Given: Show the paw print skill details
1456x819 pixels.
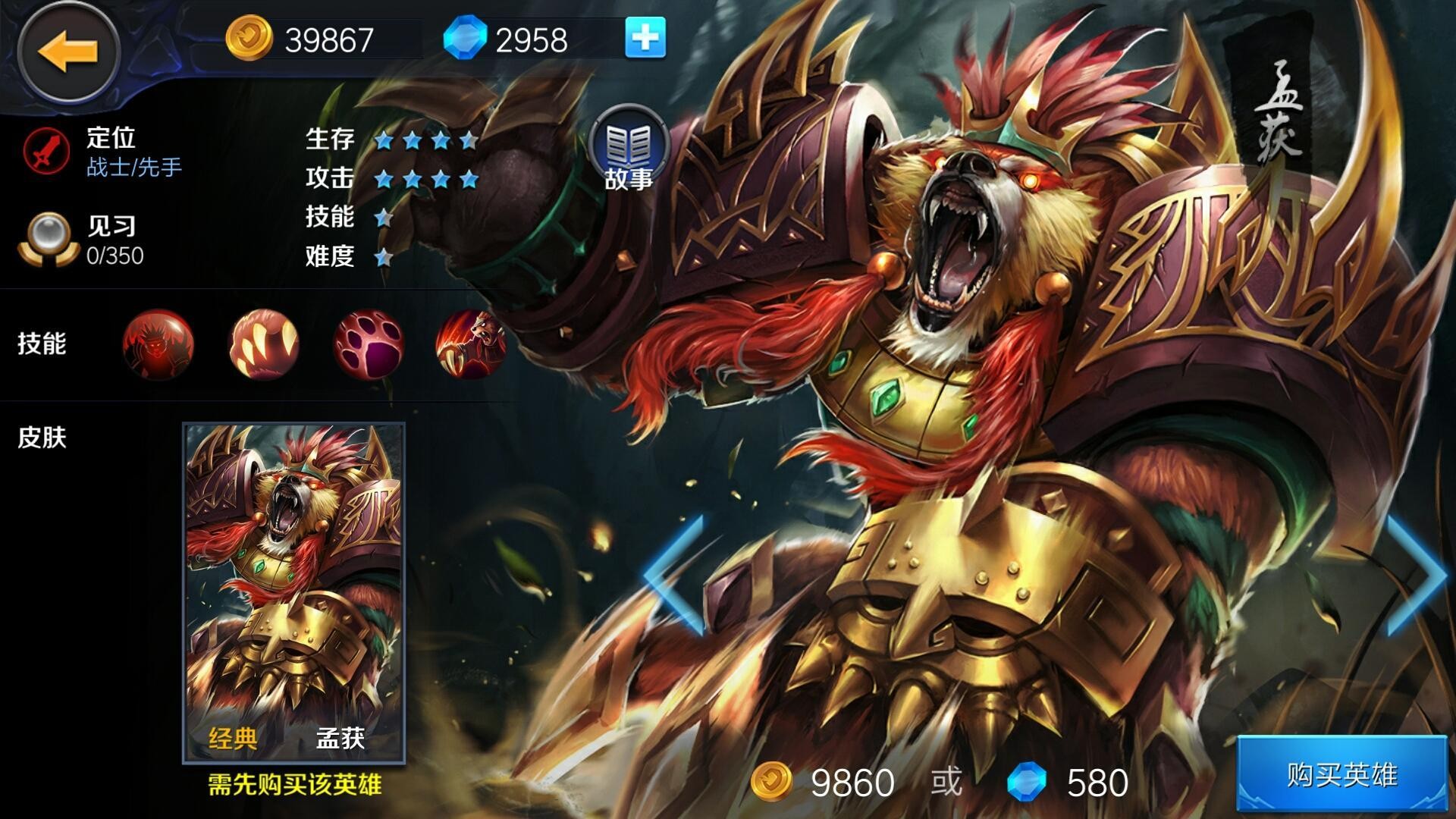Looking at the screenshot, I should [368, 344].
